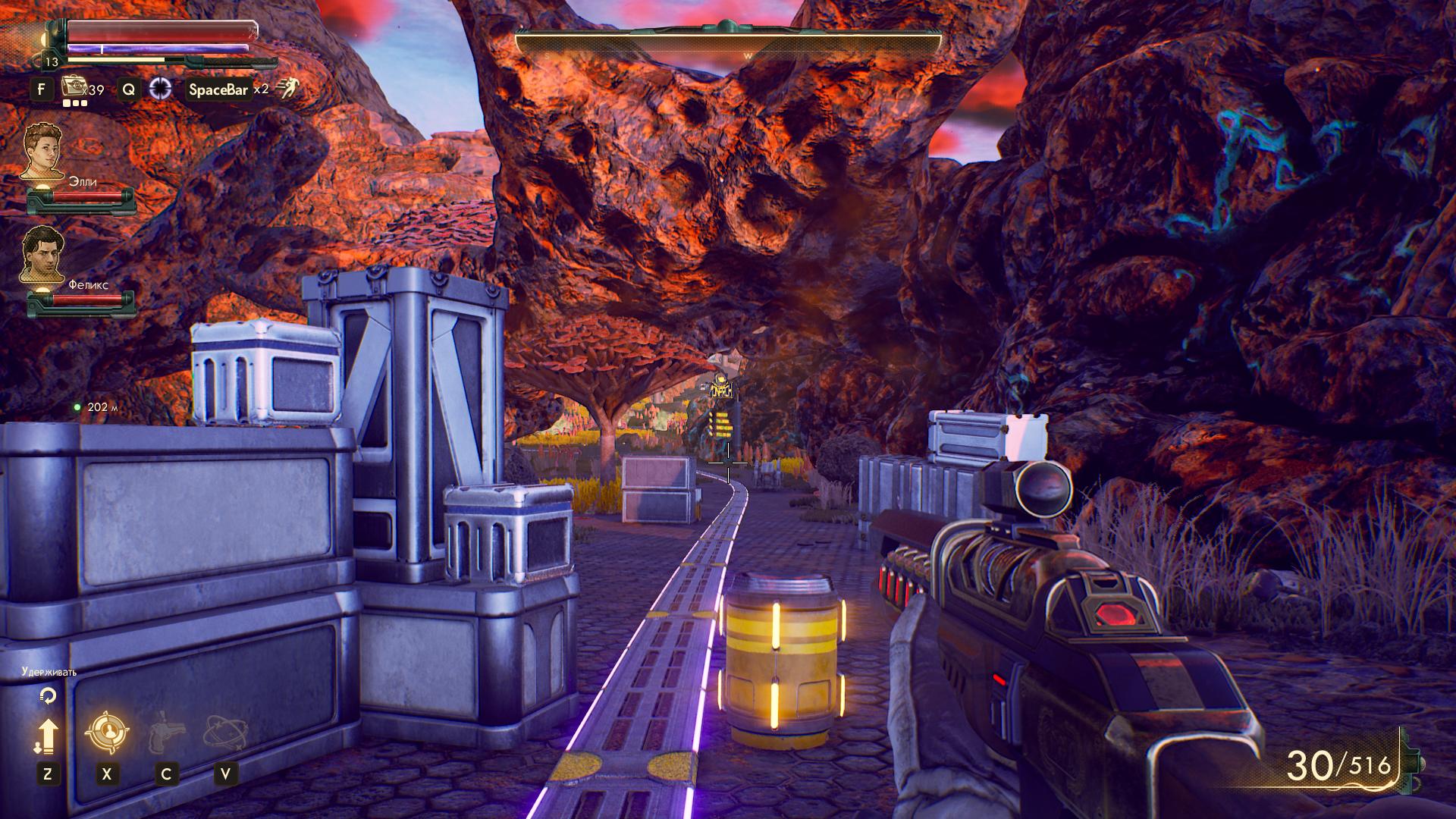Click the circular return arrow companion icon
This screenshot has width=1456, height=819.
(48, 695)
